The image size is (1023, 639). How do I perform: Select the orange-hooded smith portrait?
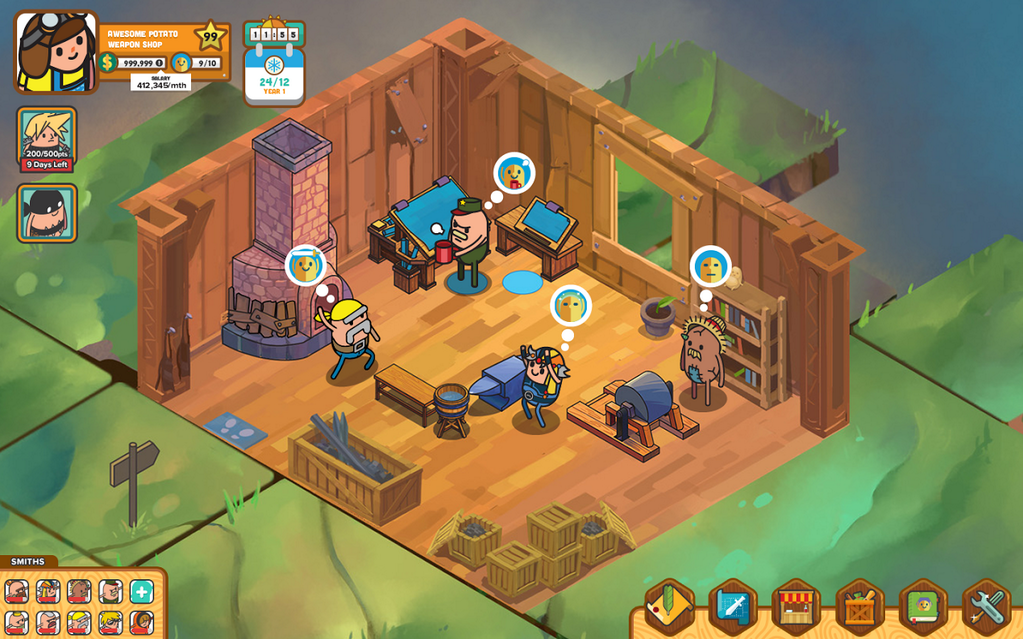pos(141,623)
